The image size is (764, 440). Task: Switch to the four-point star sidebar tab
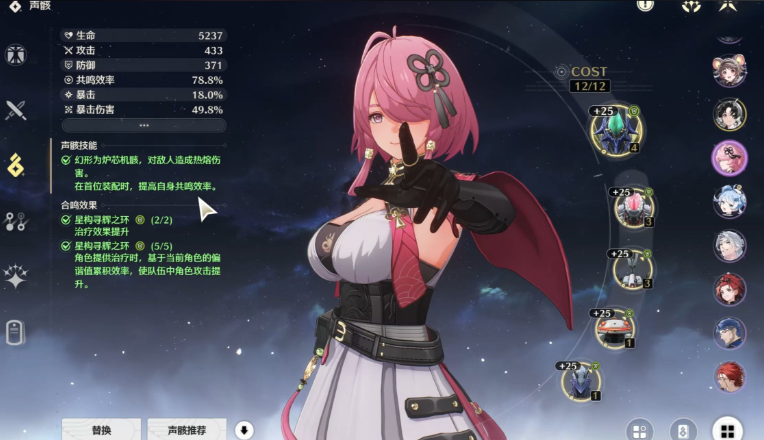[16, 277]
